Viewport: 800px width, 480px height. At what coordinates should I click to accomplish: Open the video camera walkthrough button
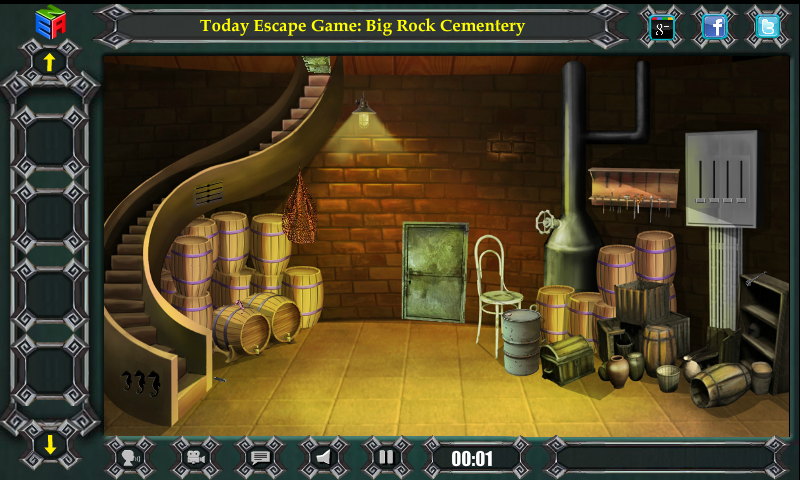click(x=195, y=458)
